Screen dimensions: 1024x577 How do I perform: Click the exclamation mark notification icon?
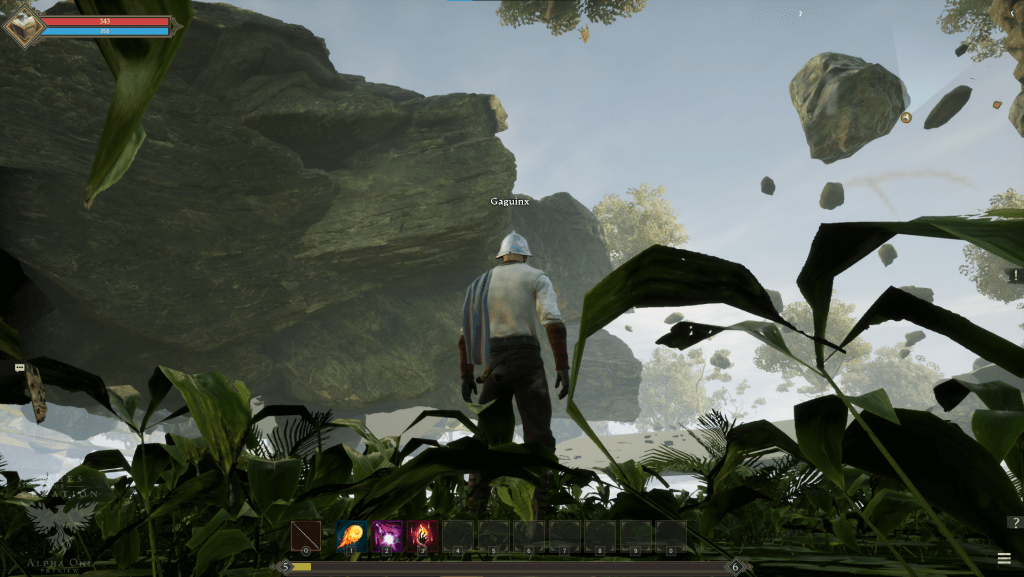click(x=1016, y=275)
